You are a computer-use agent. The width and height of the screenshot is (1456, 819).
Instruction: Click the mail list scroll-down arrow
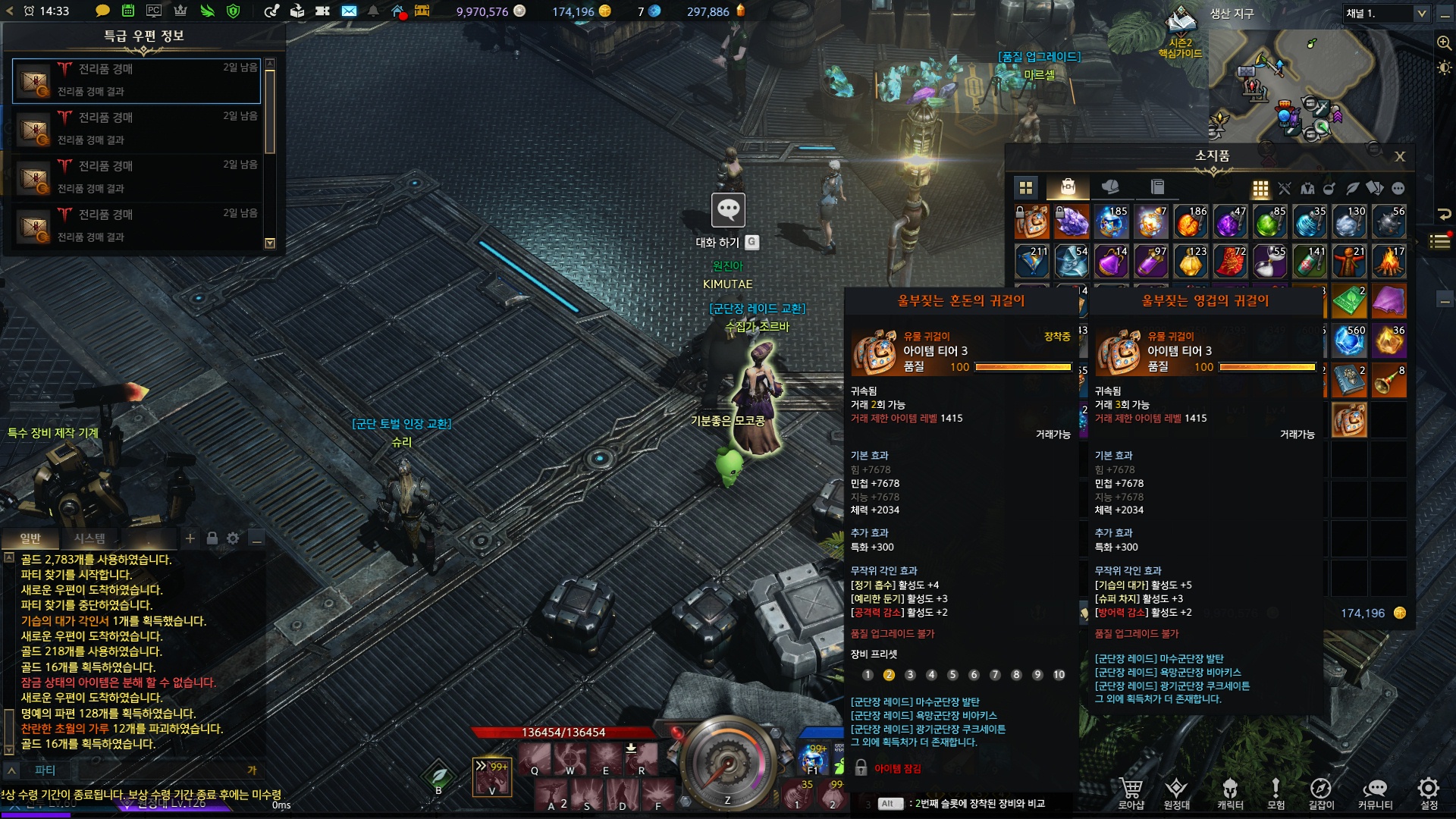coord(269,243)
